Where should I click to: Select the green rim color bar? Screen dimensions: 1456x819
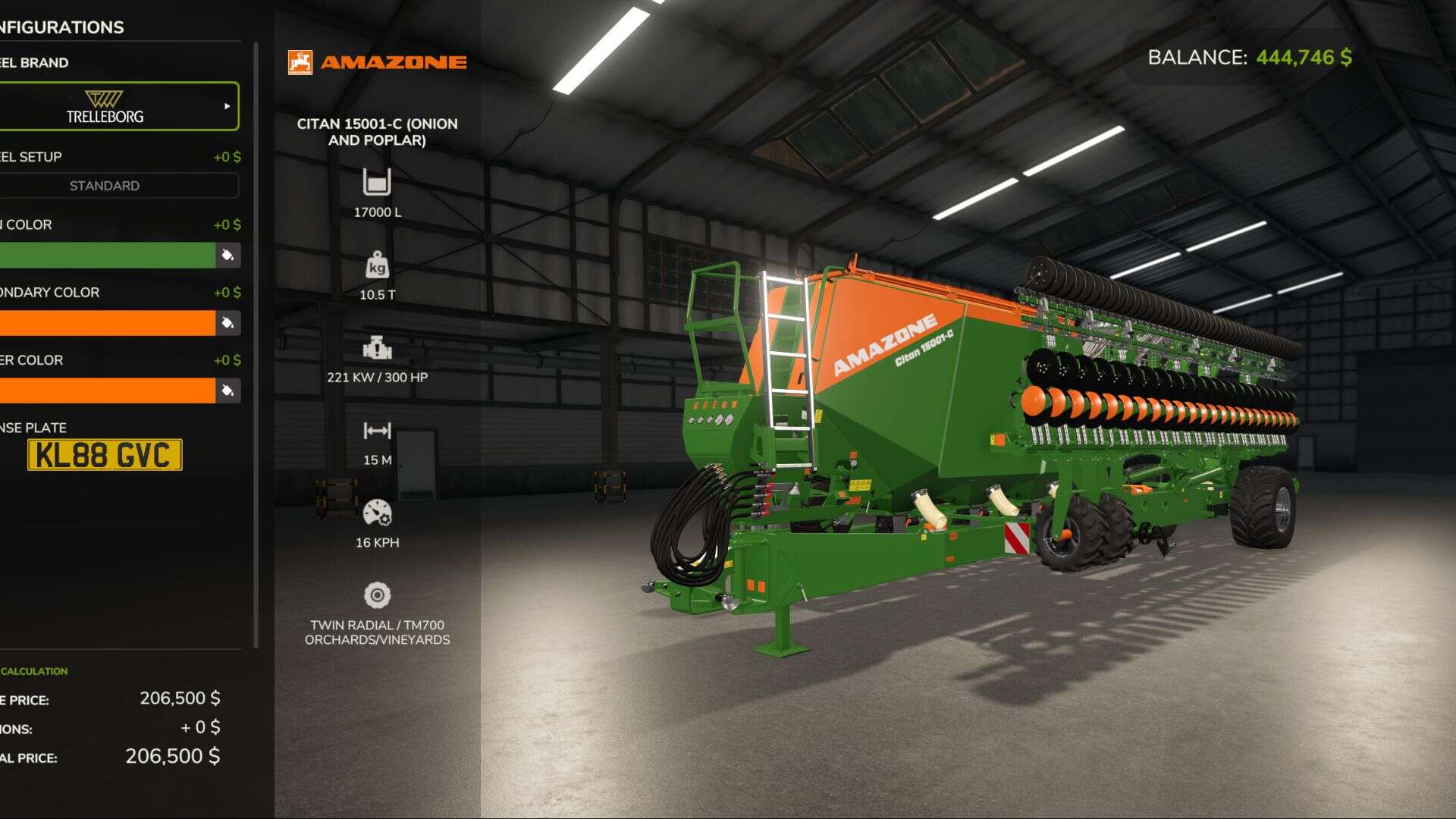pyautogui.click(x=106, y=256)
